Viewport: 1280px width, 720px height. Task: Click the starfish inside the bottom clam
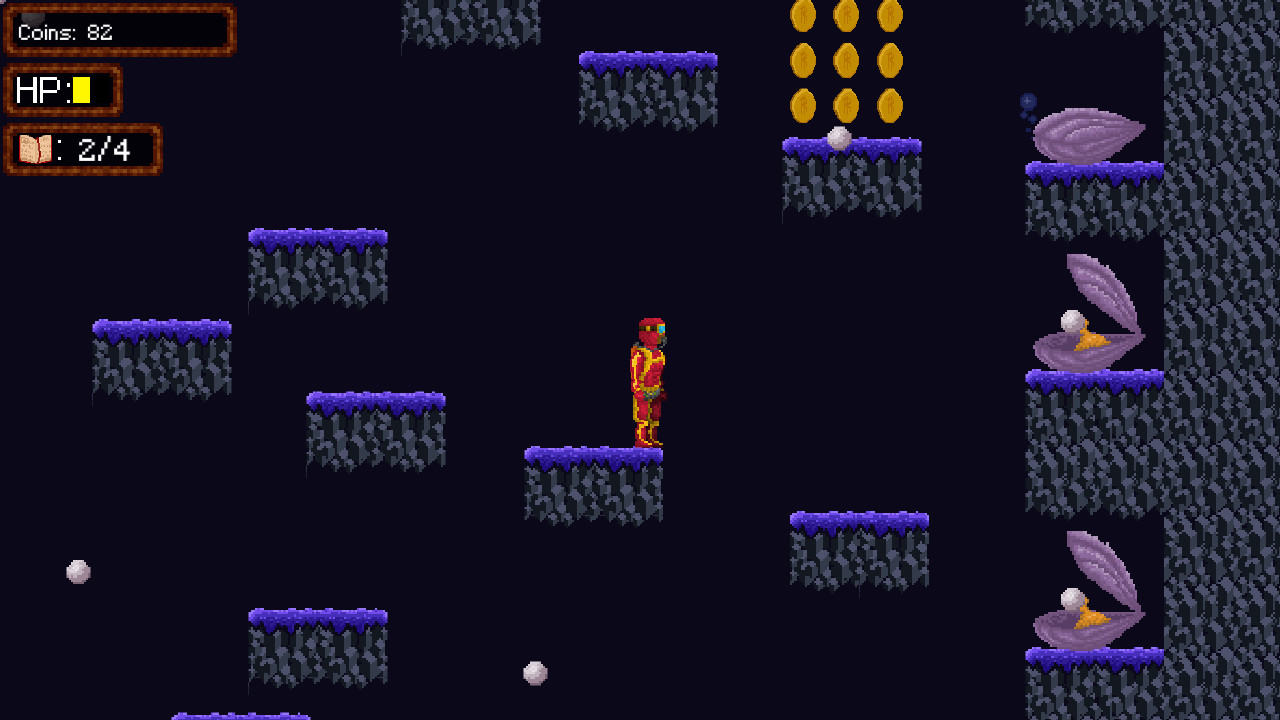[x=1090, y=618]
